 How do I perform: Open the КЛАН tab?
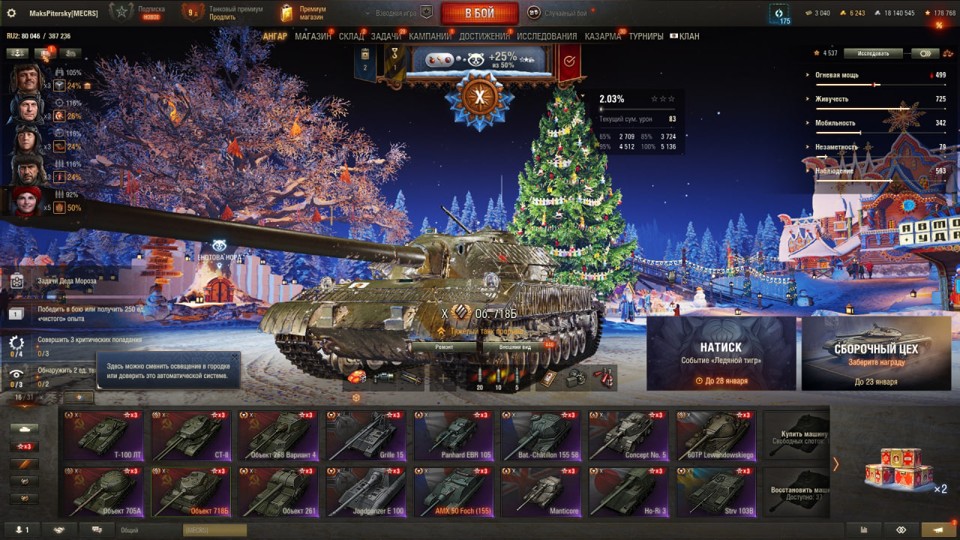pos(688,37)
